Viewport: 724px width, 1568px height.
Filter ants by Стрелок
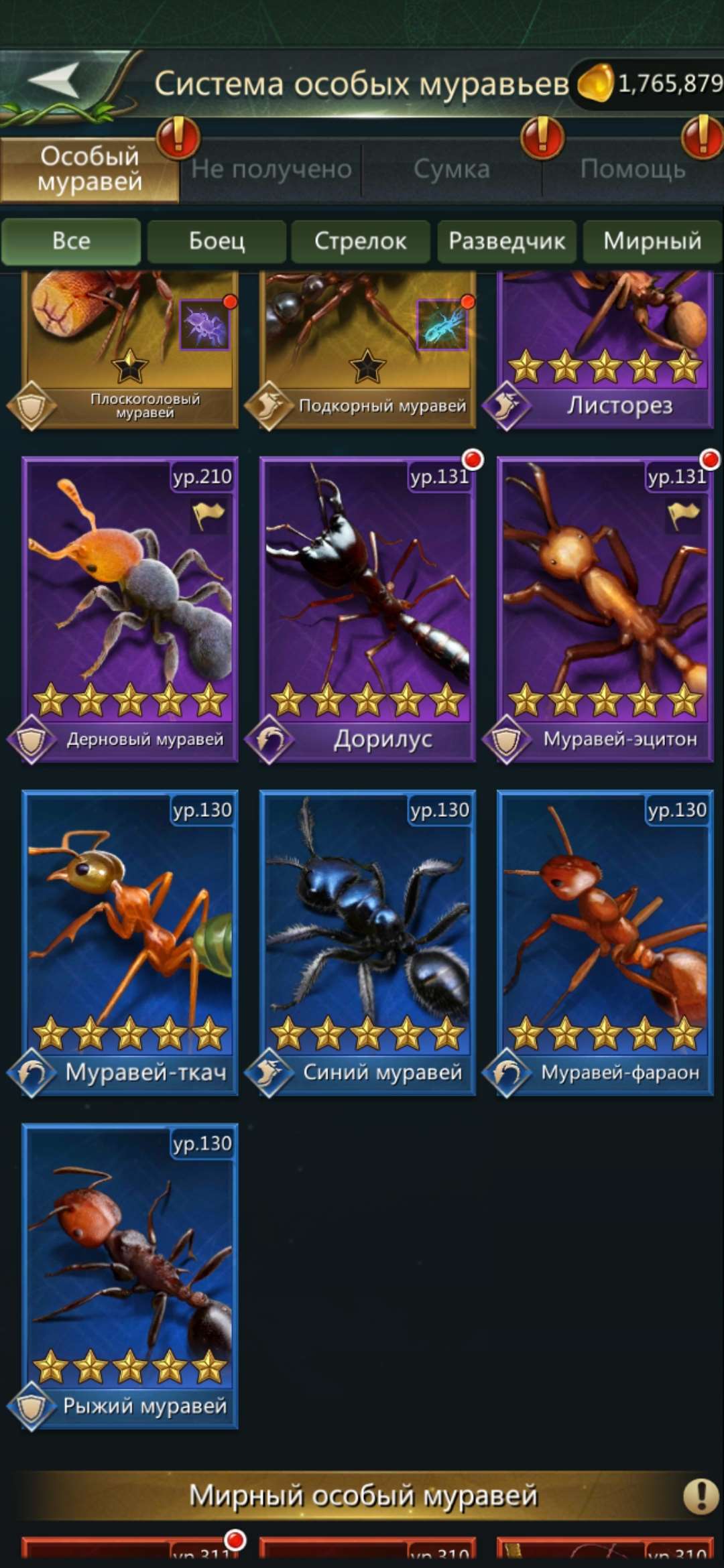point(361,241)
